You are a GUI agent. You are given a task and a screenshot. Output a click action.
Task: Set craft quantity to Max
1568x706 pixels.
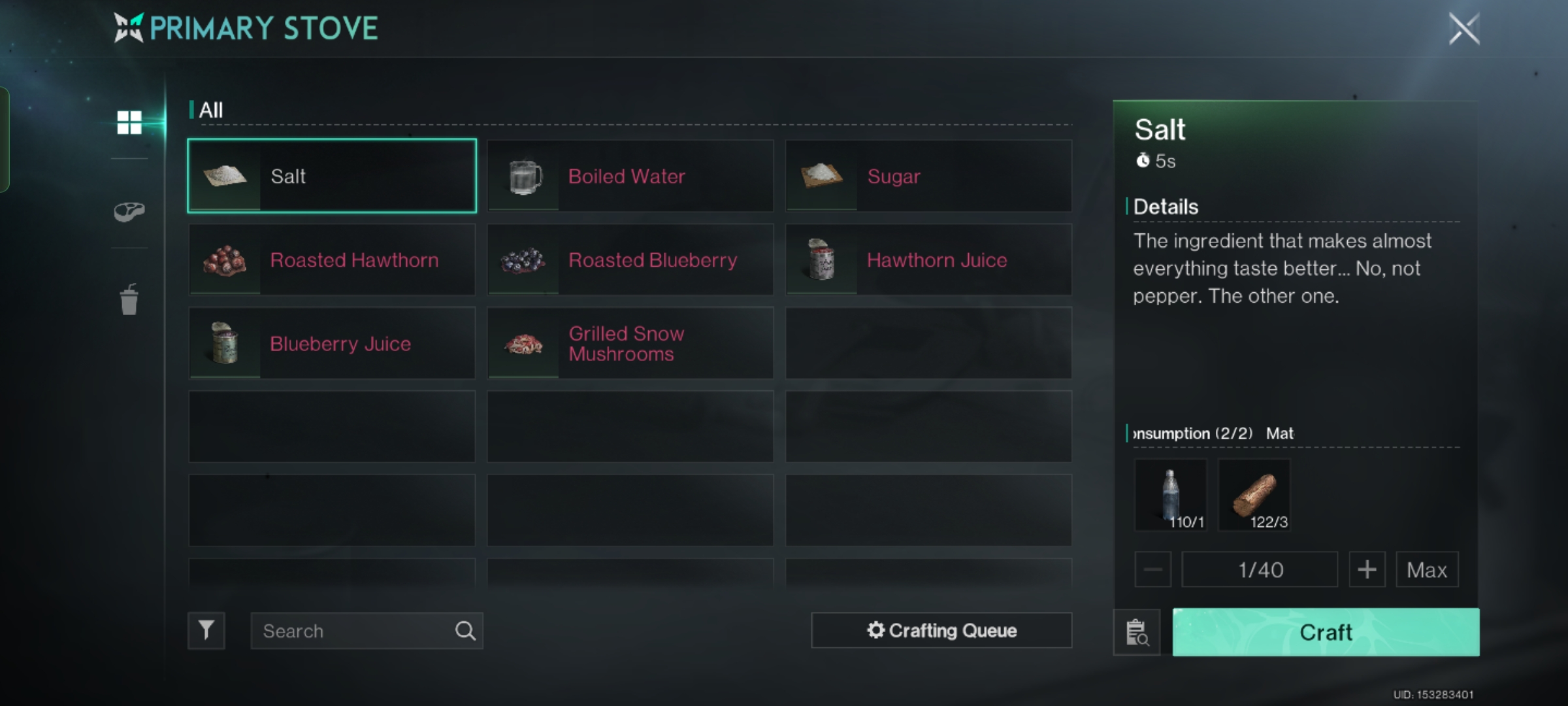point(1427,570)
